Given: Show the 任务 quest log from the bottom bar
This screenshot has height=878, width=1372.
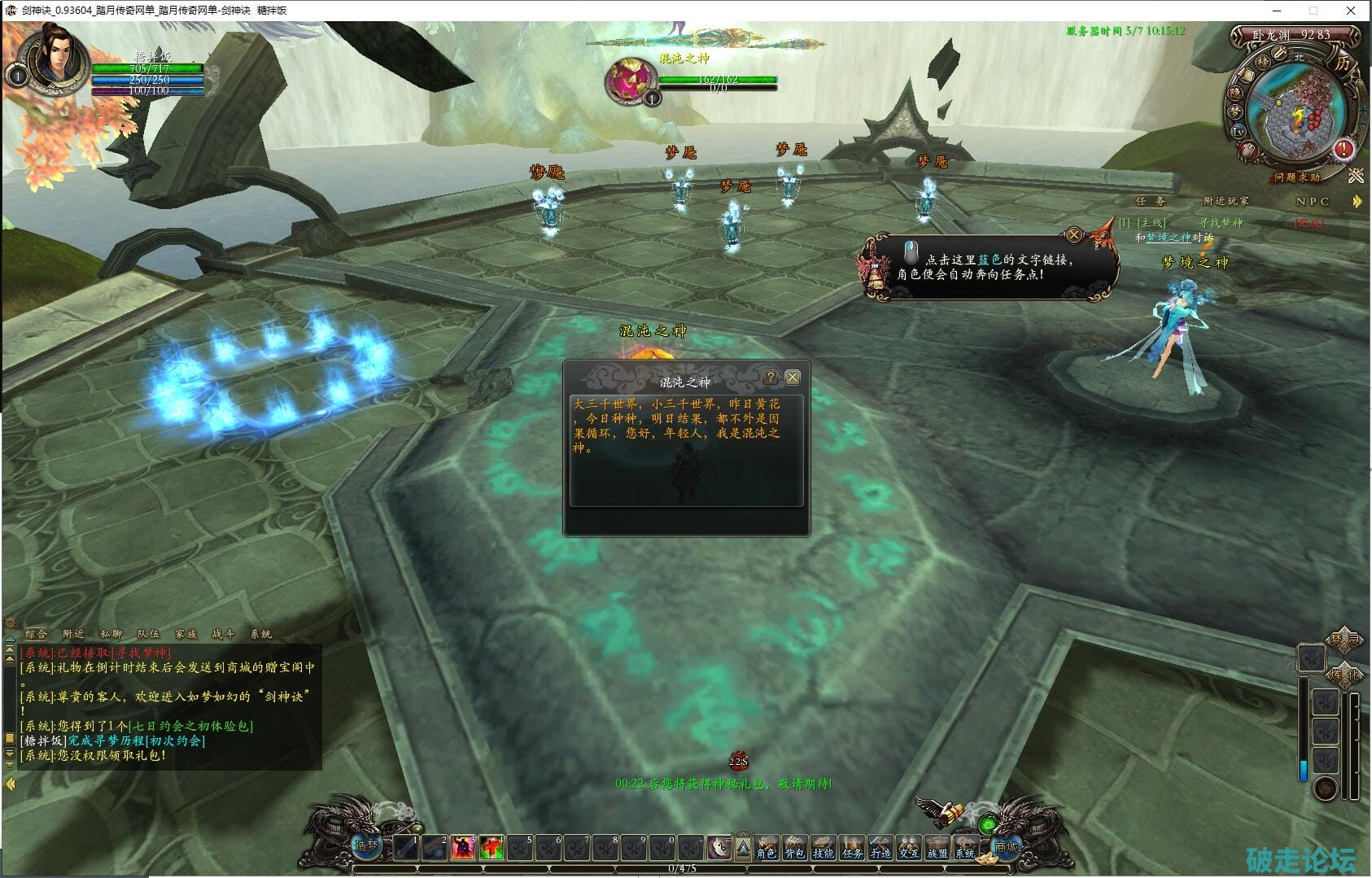Looking at the screenshot, I should coord(852,848).
